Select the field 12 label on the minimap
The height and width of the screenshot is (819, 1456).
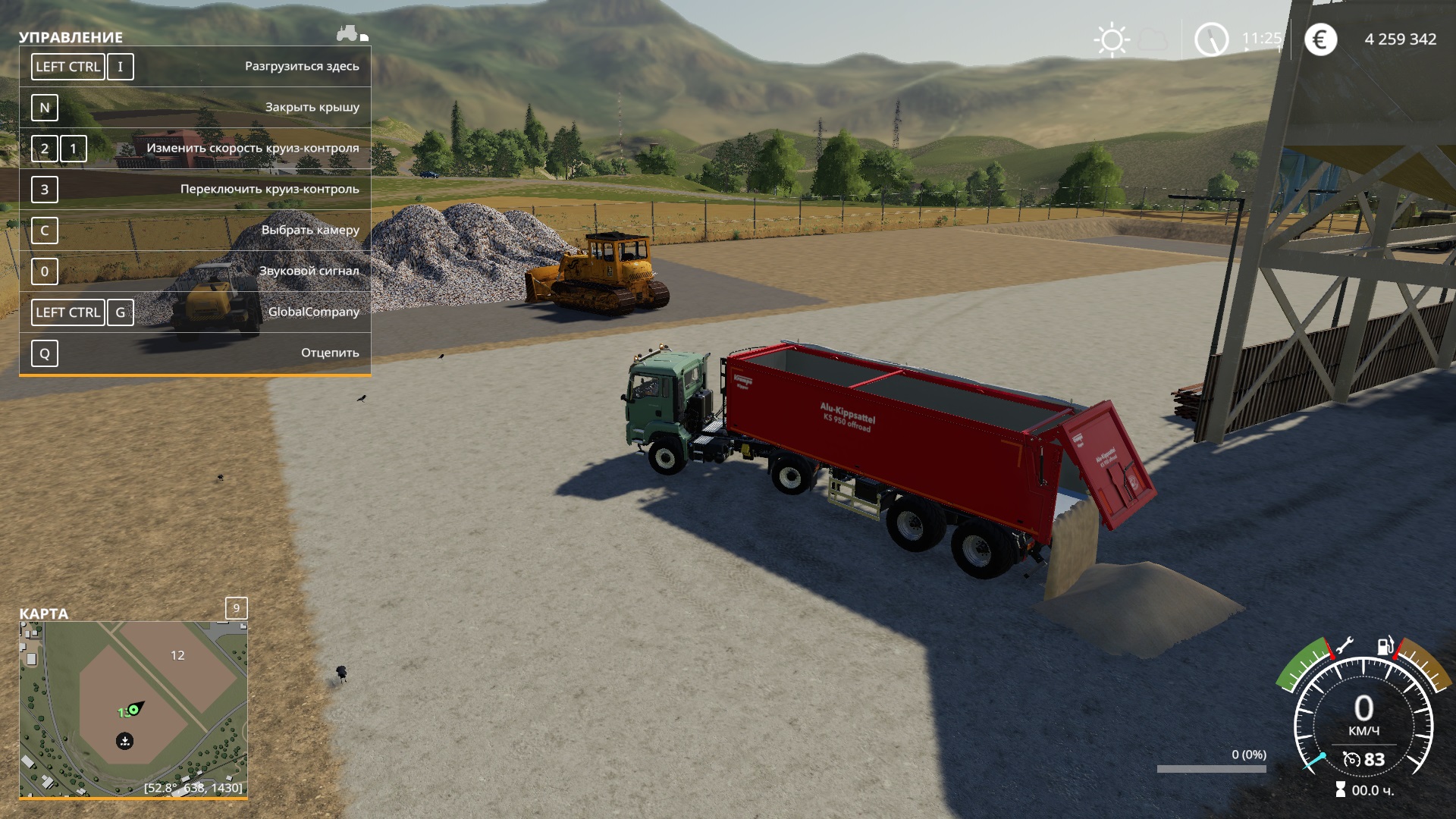point(177,655)
